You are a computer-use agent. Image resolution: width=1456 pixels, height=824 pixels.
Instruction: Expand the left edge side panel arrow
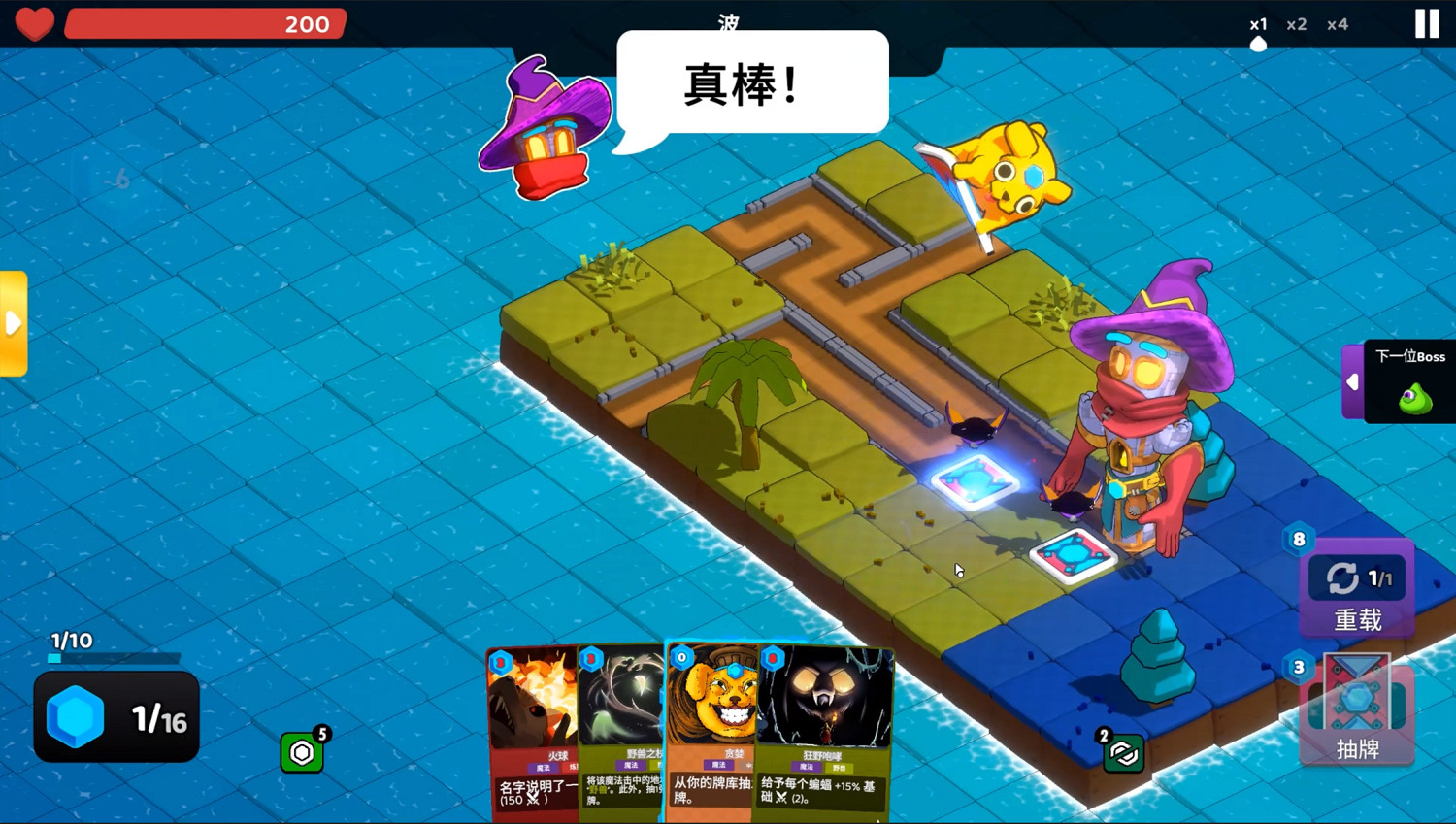click(14, 322)
